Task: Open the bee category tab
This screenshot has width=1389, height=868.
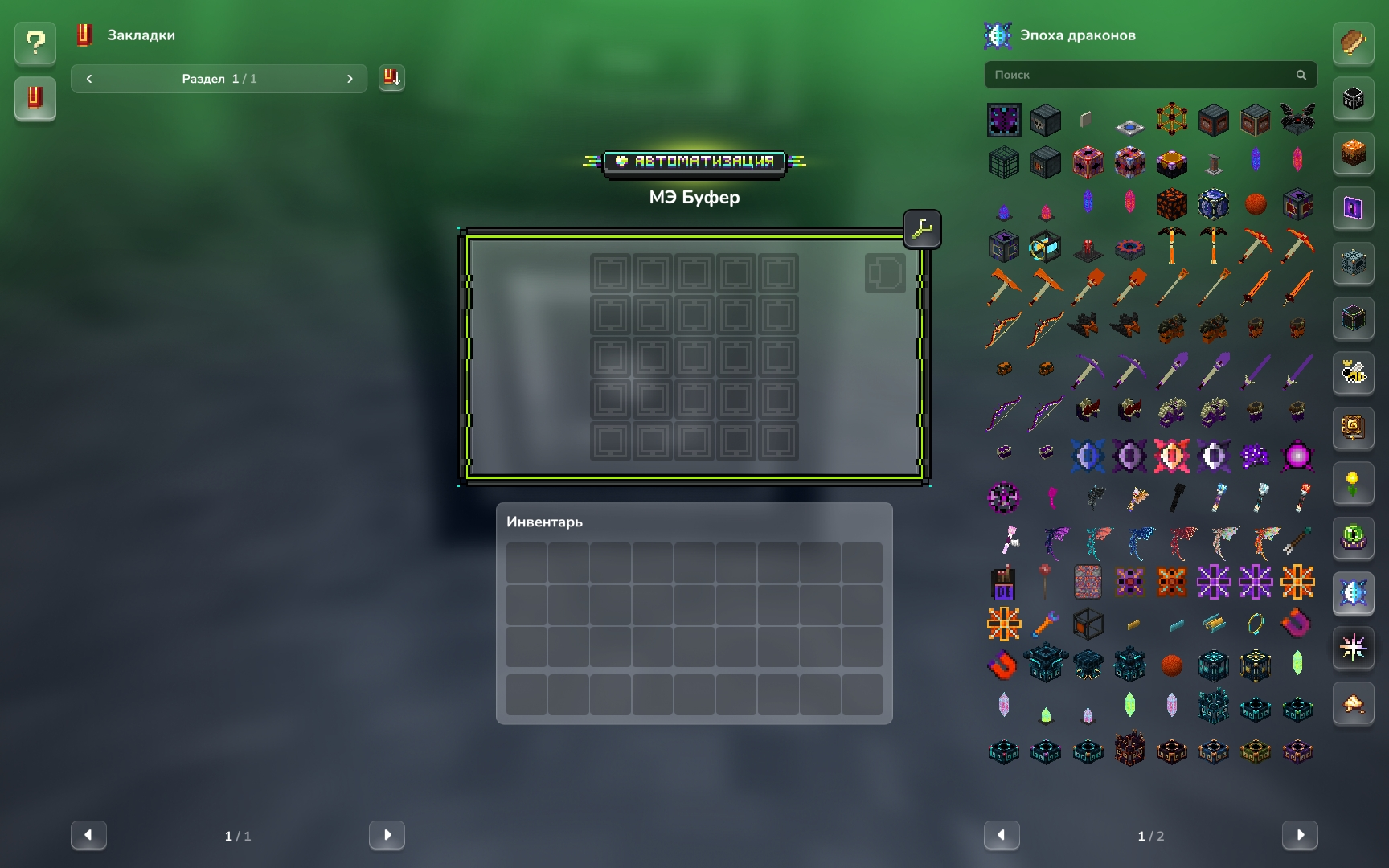Action: (x=1354, y=372)
